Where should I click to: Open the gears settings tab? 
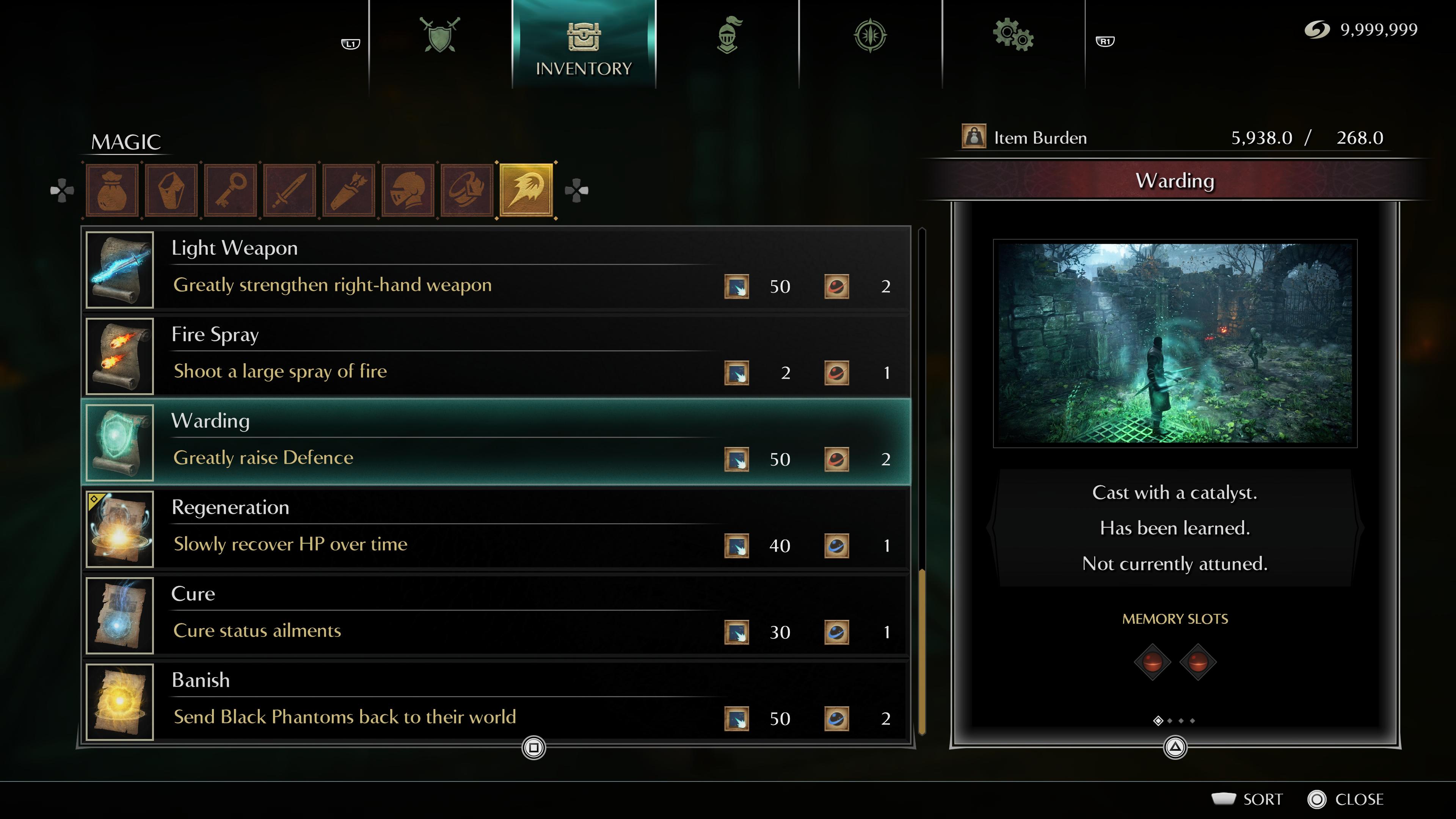coord(1013,35)
